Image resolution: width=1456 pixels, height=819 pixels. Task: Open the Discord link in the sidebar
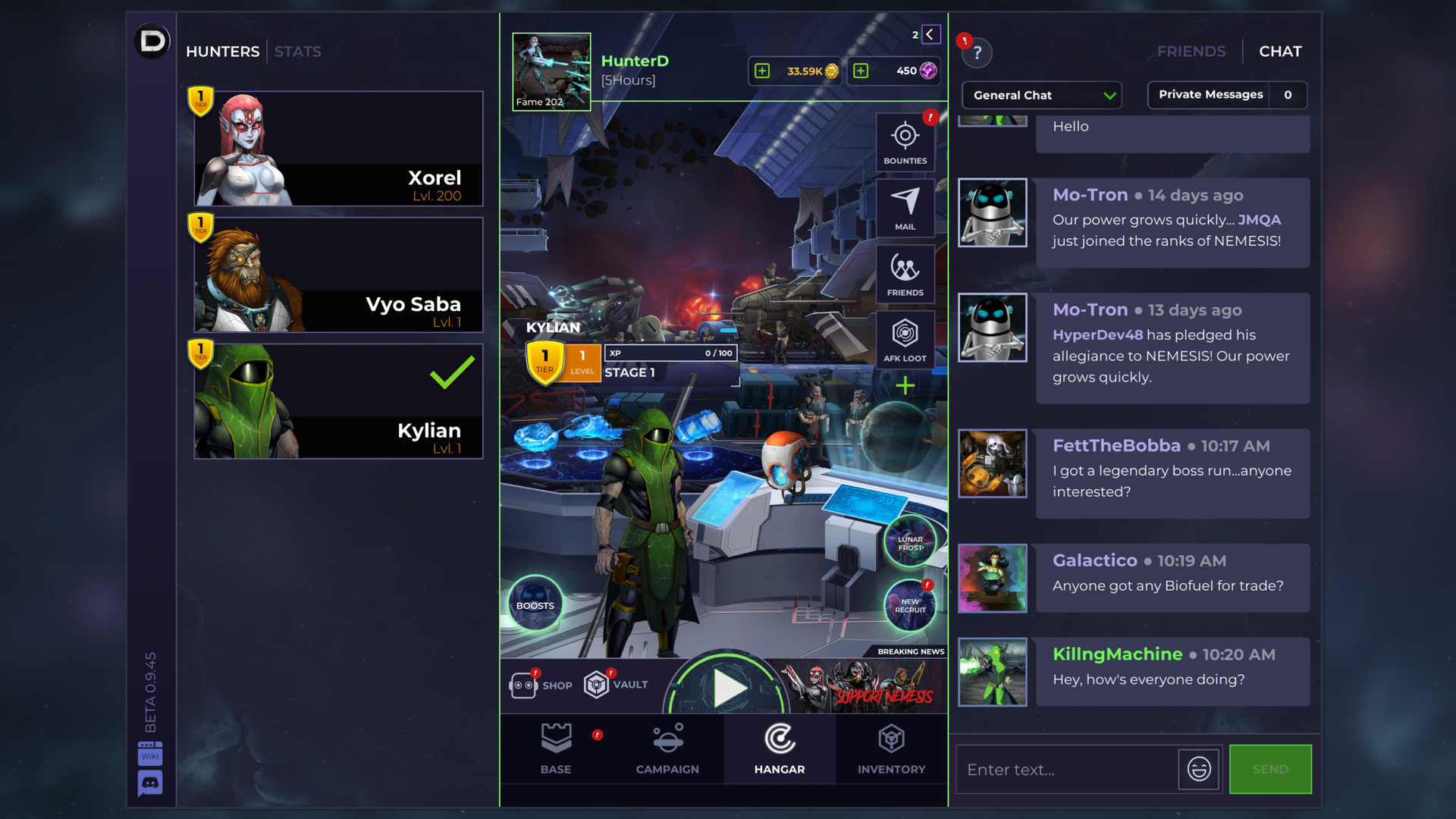(x=150, y=781)
